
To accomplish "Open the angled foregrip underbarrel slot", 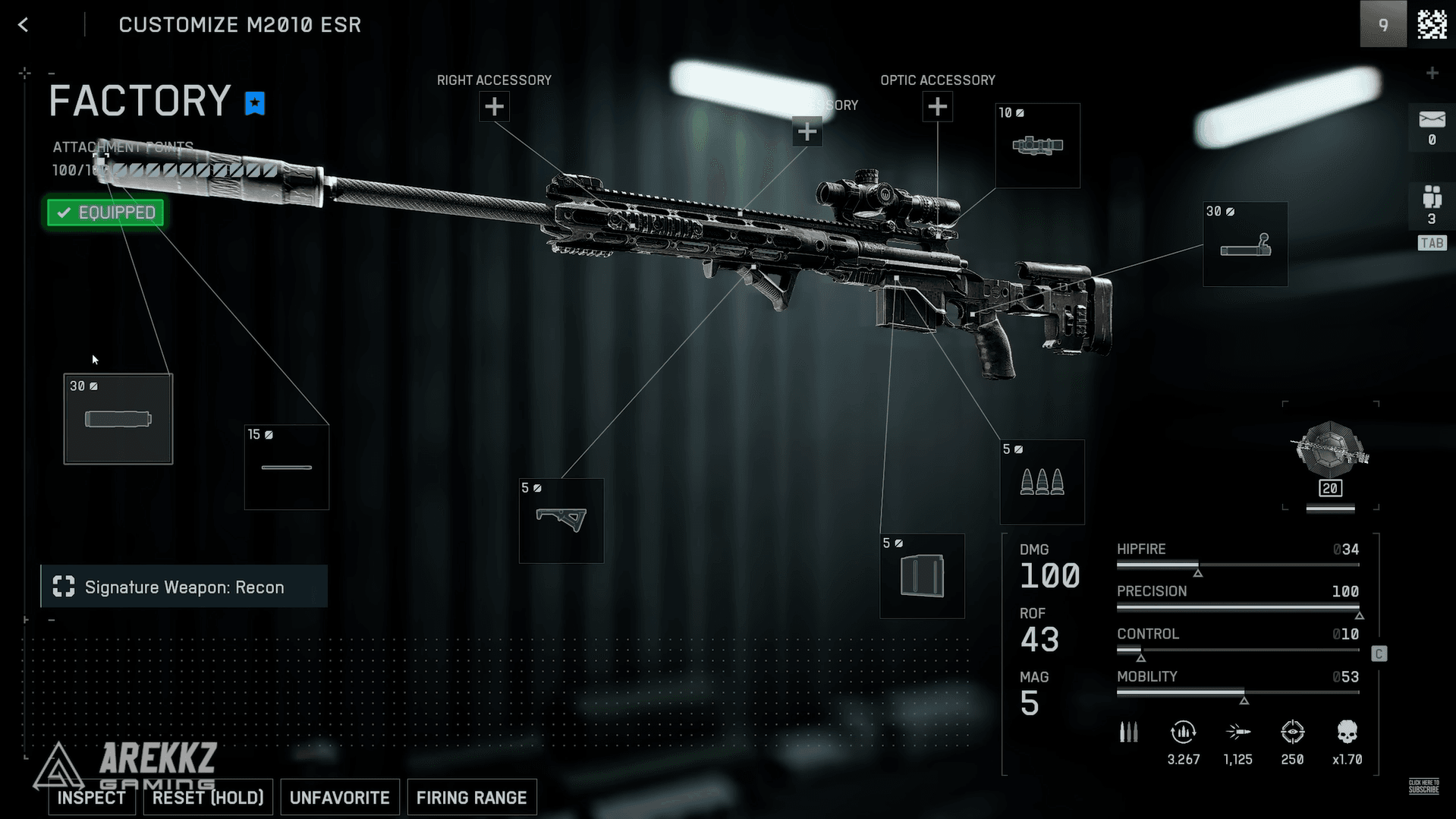I will tap(561, 521).
